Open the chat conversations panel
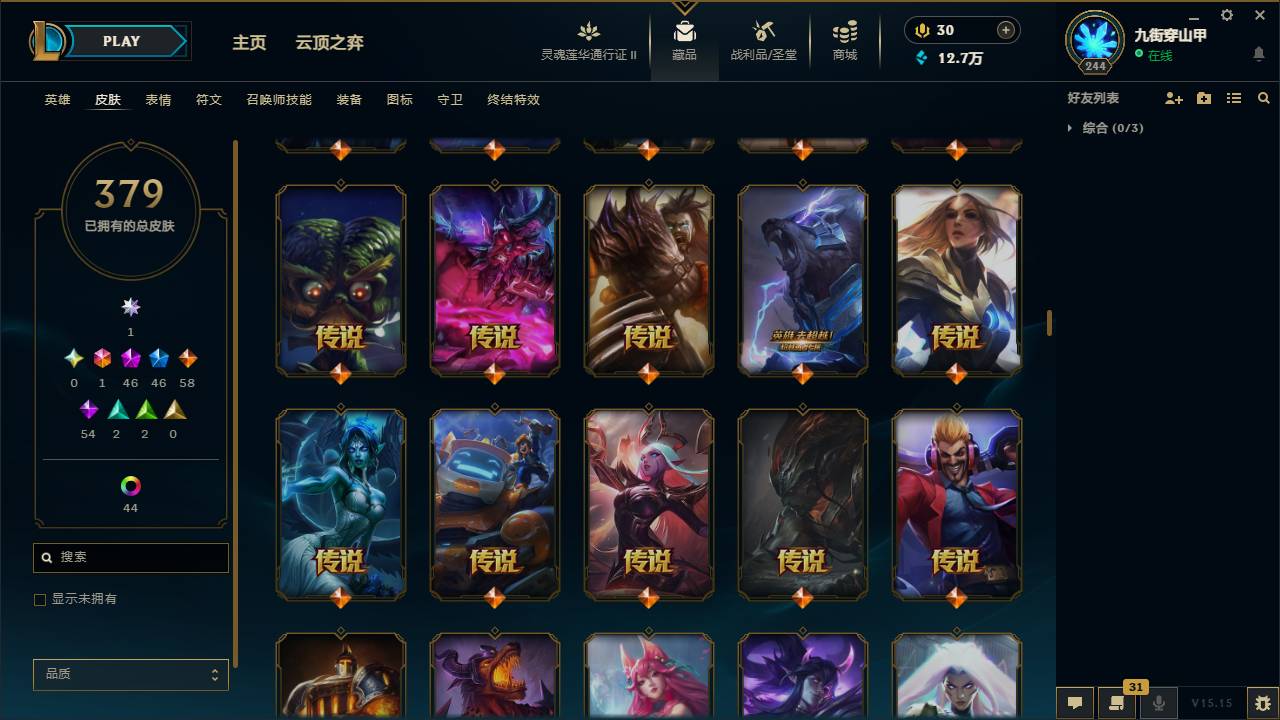The image size is (1280, 720). pyautogui.click(x=1075, y=703)
